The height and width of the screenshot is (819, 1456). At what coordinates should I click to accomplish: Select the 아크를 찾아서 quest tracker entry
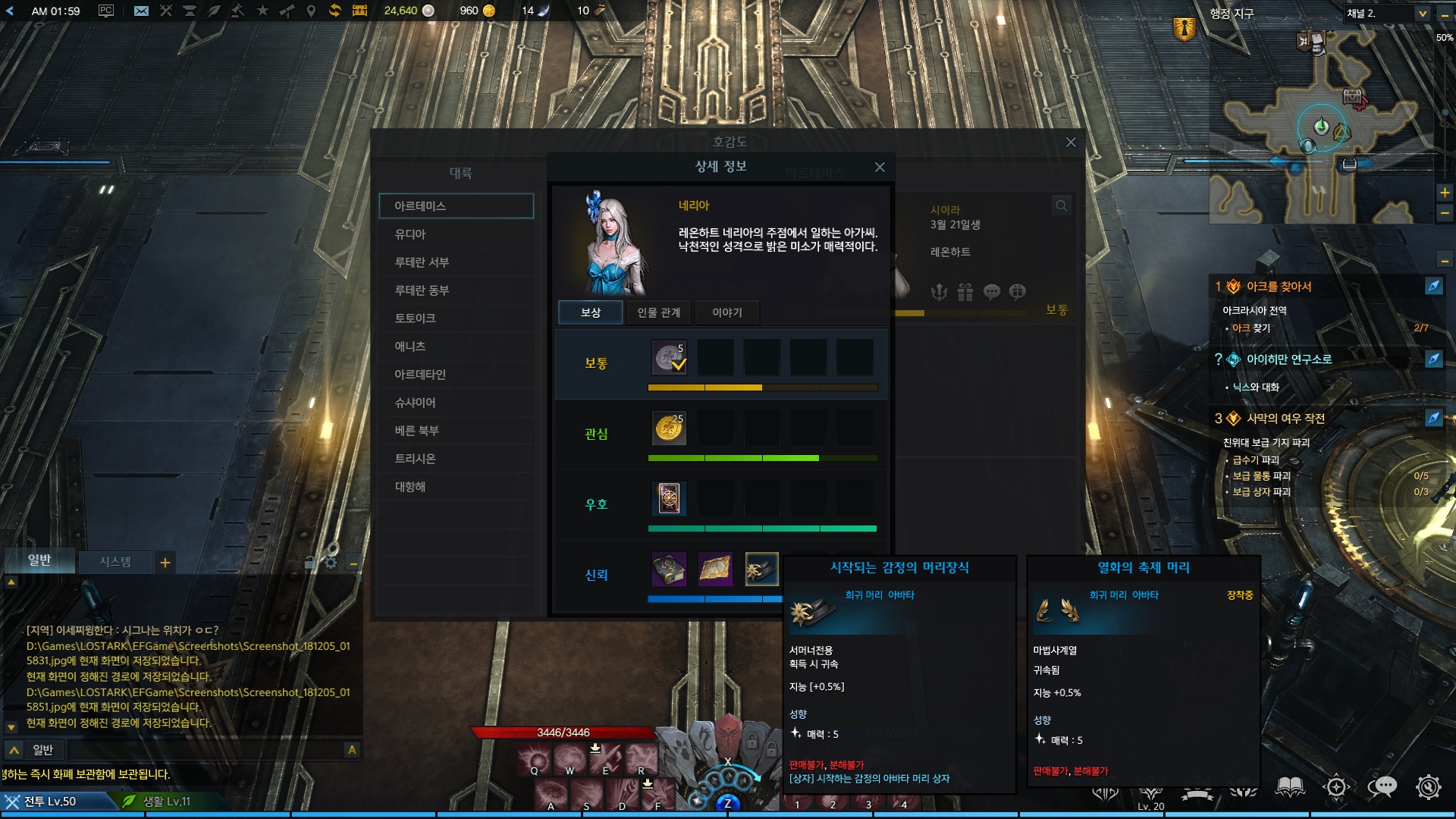1279,287
